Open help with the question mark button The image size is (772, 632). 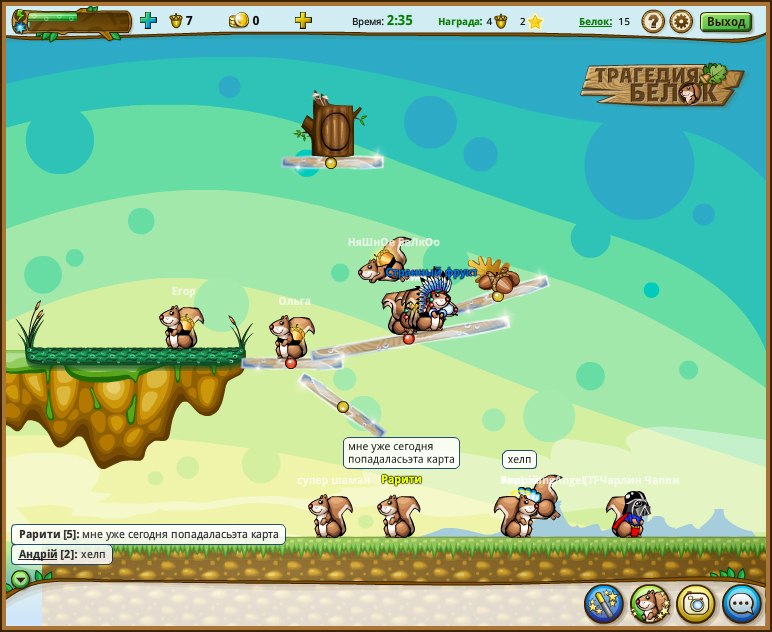[x=653, y=21]
